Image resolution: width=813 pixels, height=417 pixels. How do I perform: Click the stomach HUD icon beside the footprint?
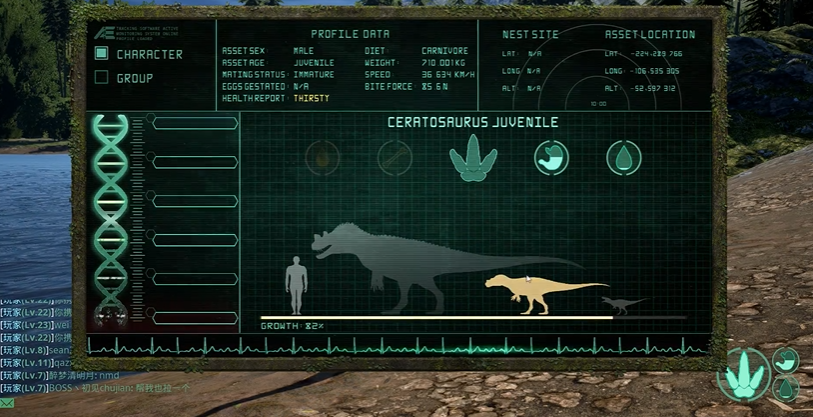785,360
